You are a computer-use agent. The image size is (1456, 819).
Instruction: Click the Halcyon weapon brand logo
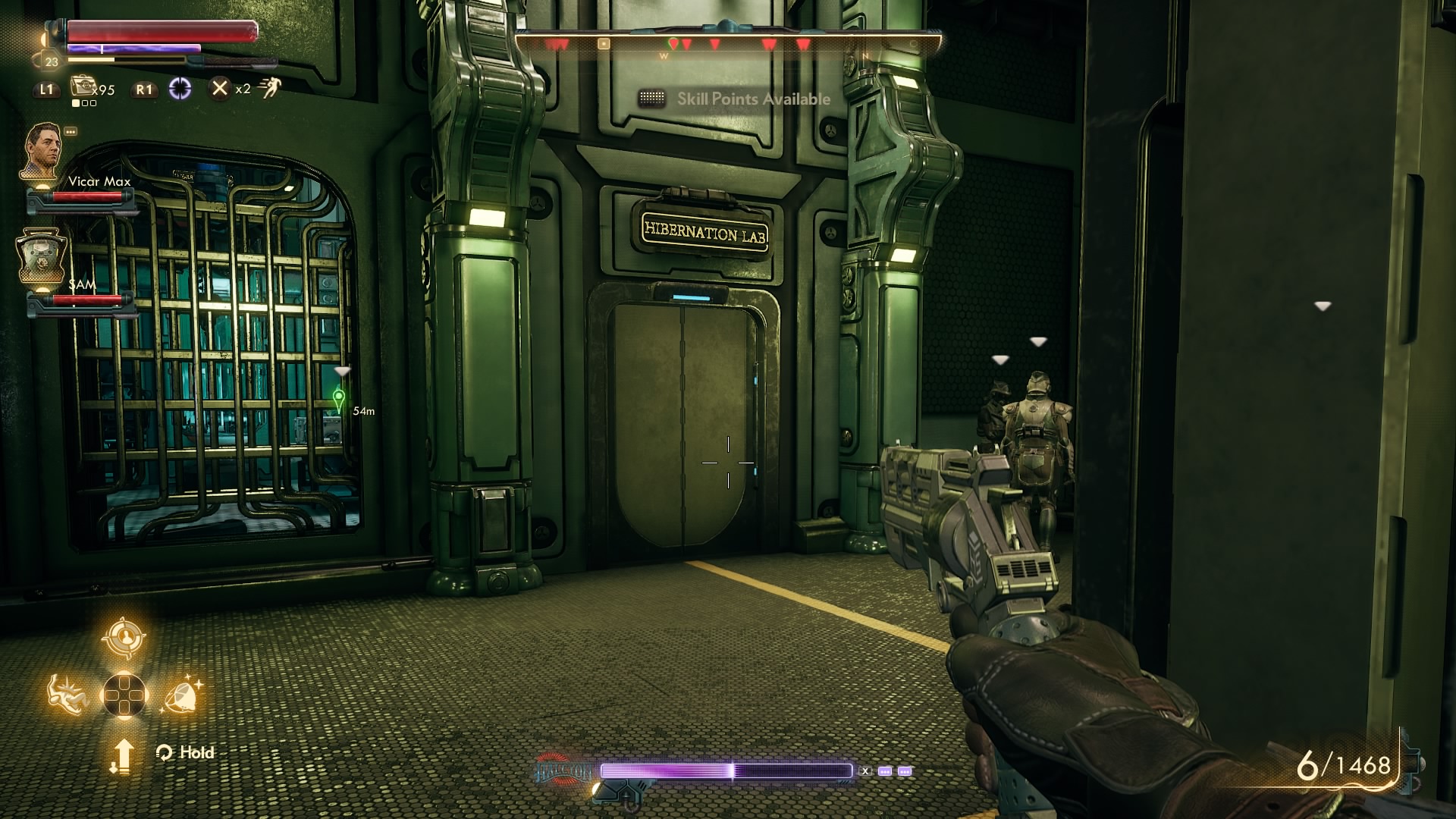(565, 770)
